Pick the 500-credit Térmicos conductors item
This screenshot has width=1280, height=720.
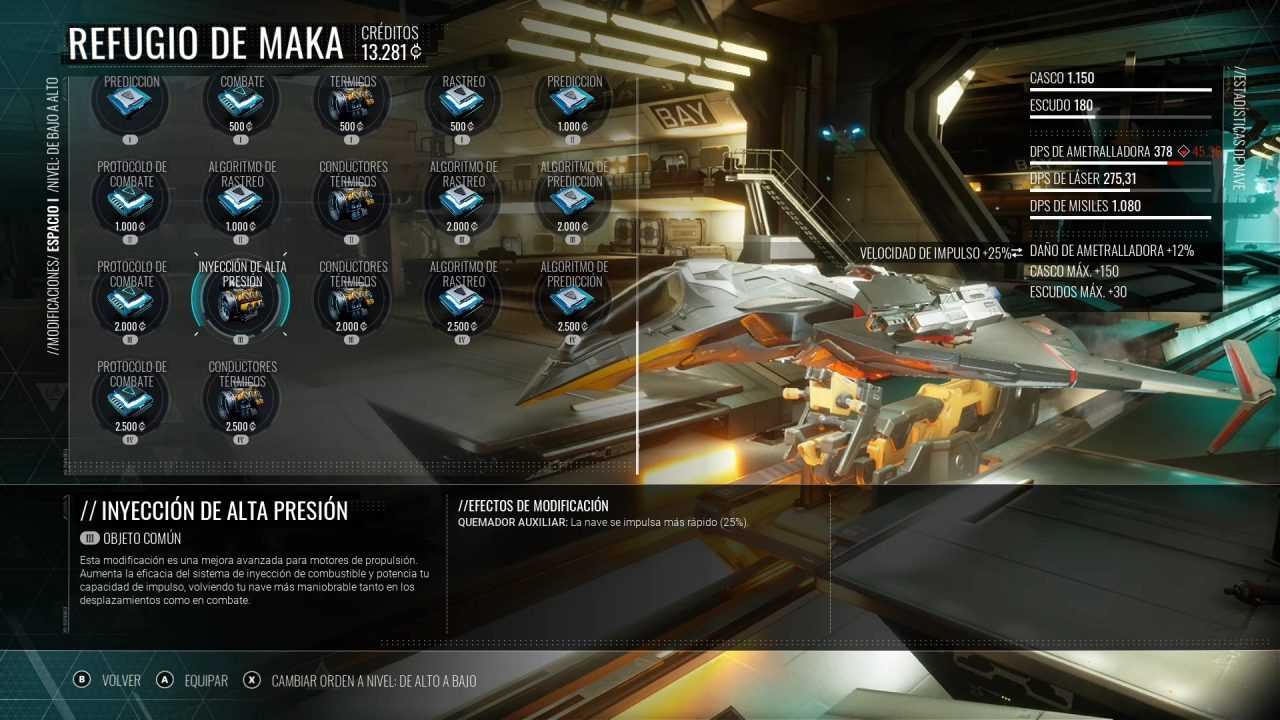352,101
